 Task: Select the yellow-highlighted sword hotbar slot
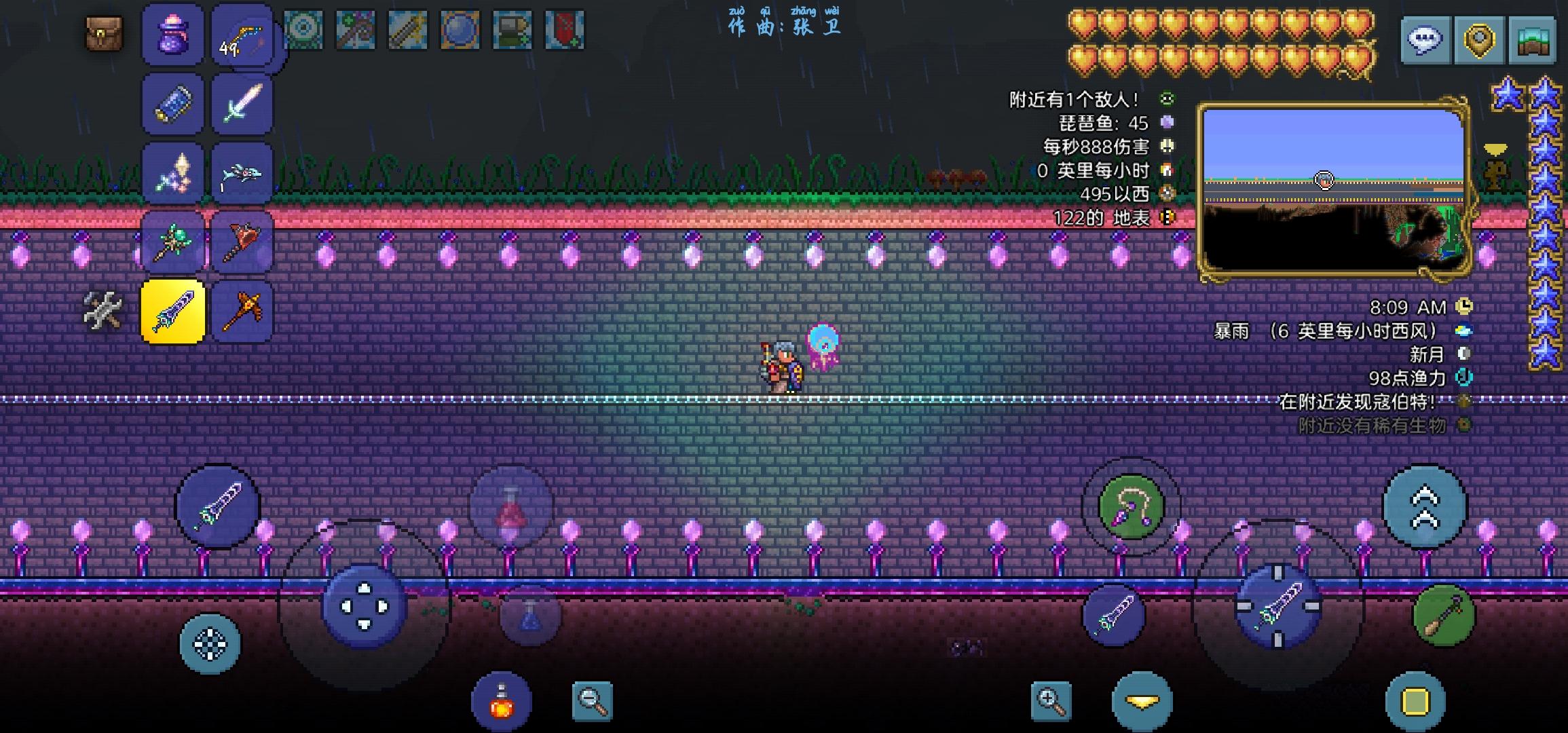[172, 311]
